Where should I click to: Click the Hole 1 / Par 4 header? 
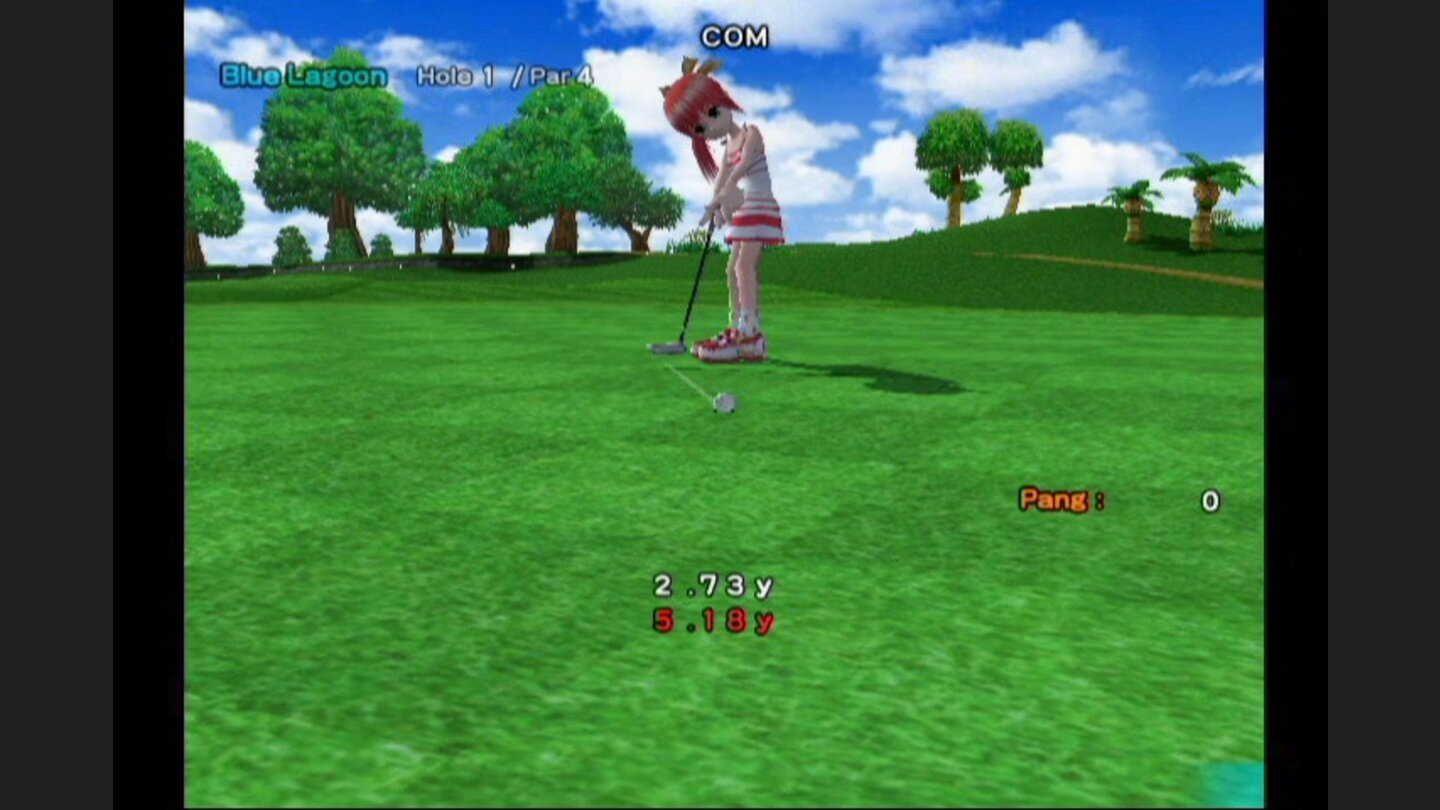(503, 74)
